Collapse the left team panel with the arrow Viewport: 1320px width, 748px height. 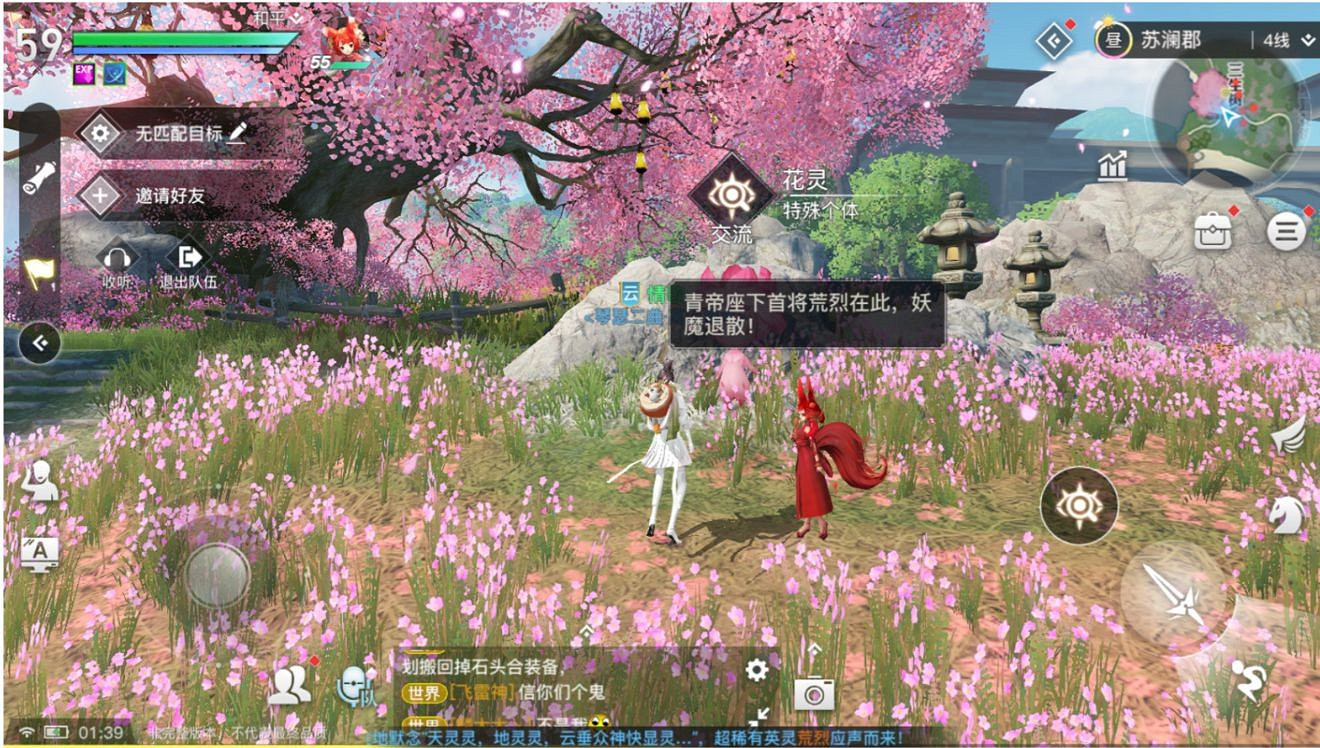40,342
